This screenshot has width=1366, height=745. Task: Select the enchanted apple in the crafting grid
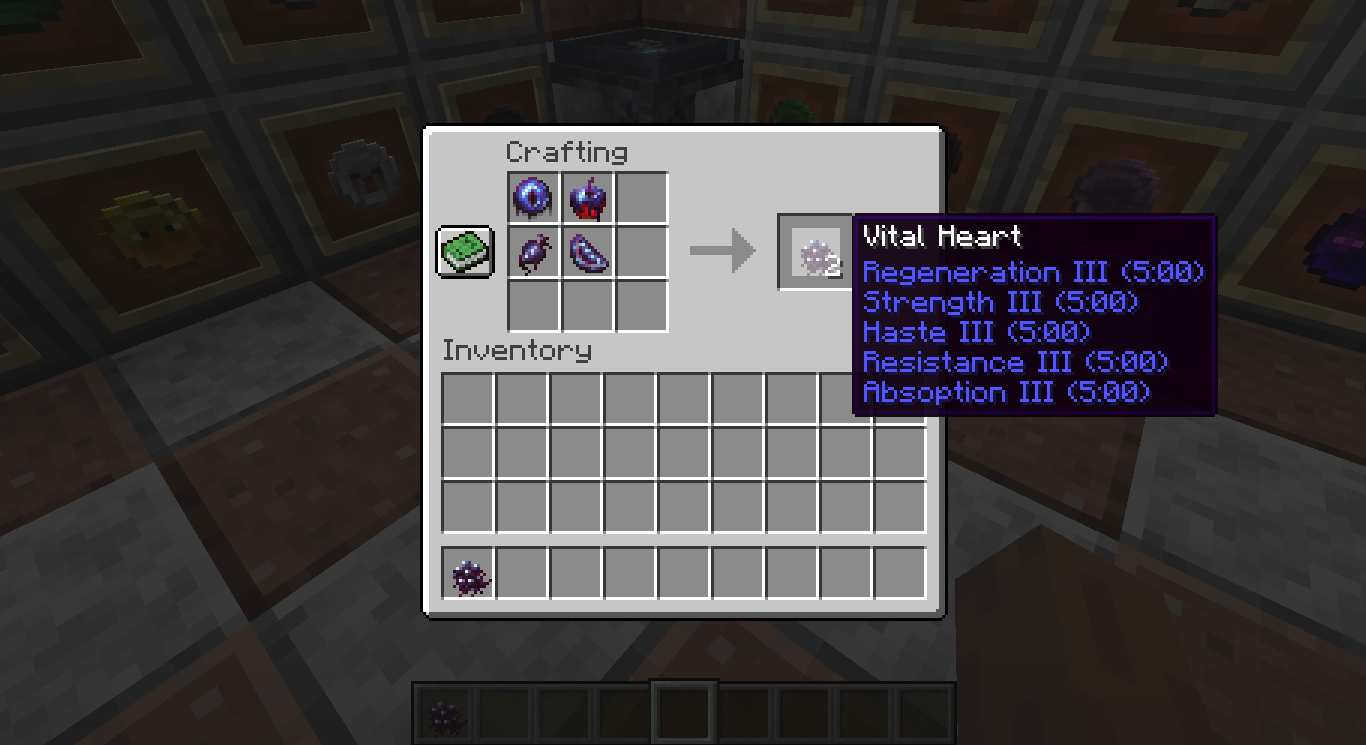[587, 198]
